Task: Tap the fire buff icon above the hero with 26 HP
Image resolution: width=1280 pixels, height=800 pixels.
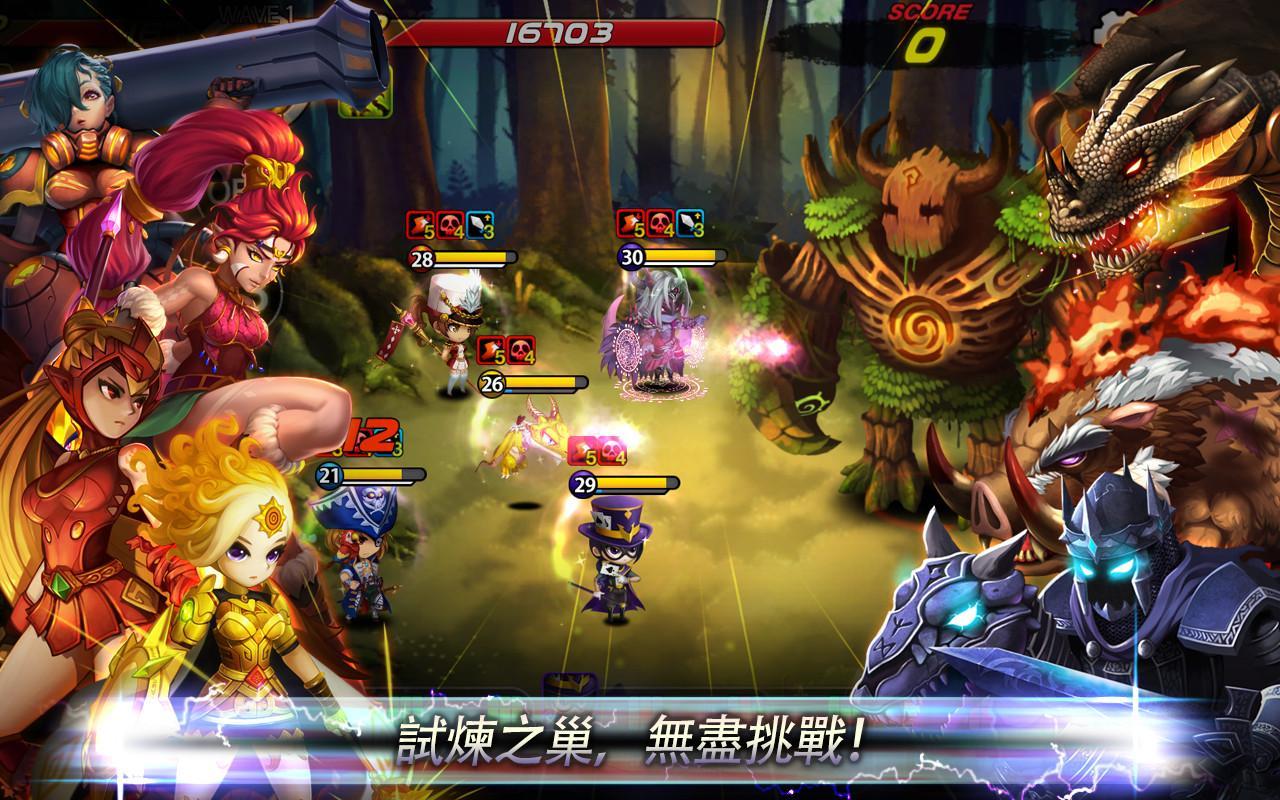Action: [x=489, y=351]
